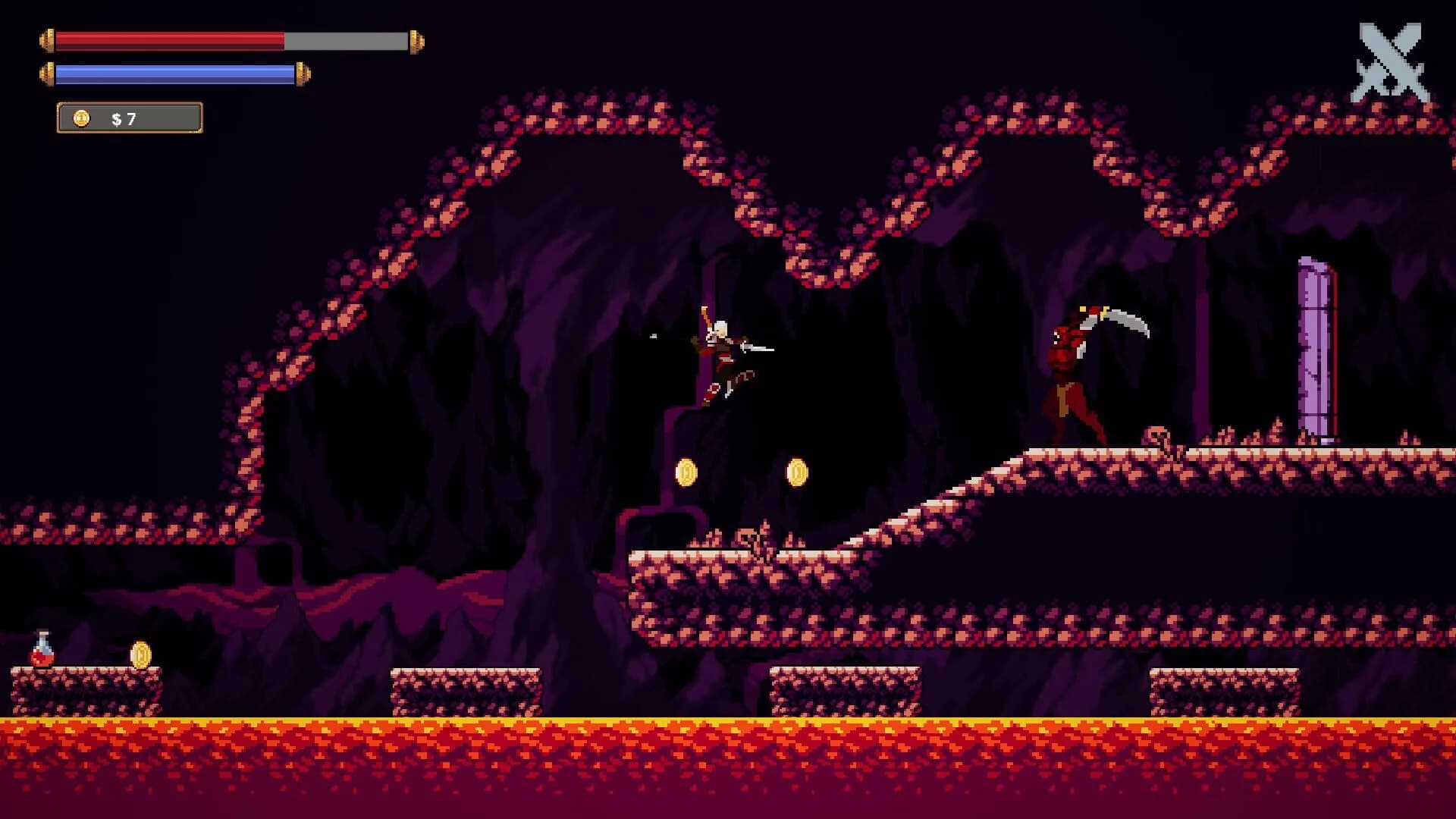Click the blue mana bar
Viewport: 1456px width, 819px height.
[x=174, y=74]
